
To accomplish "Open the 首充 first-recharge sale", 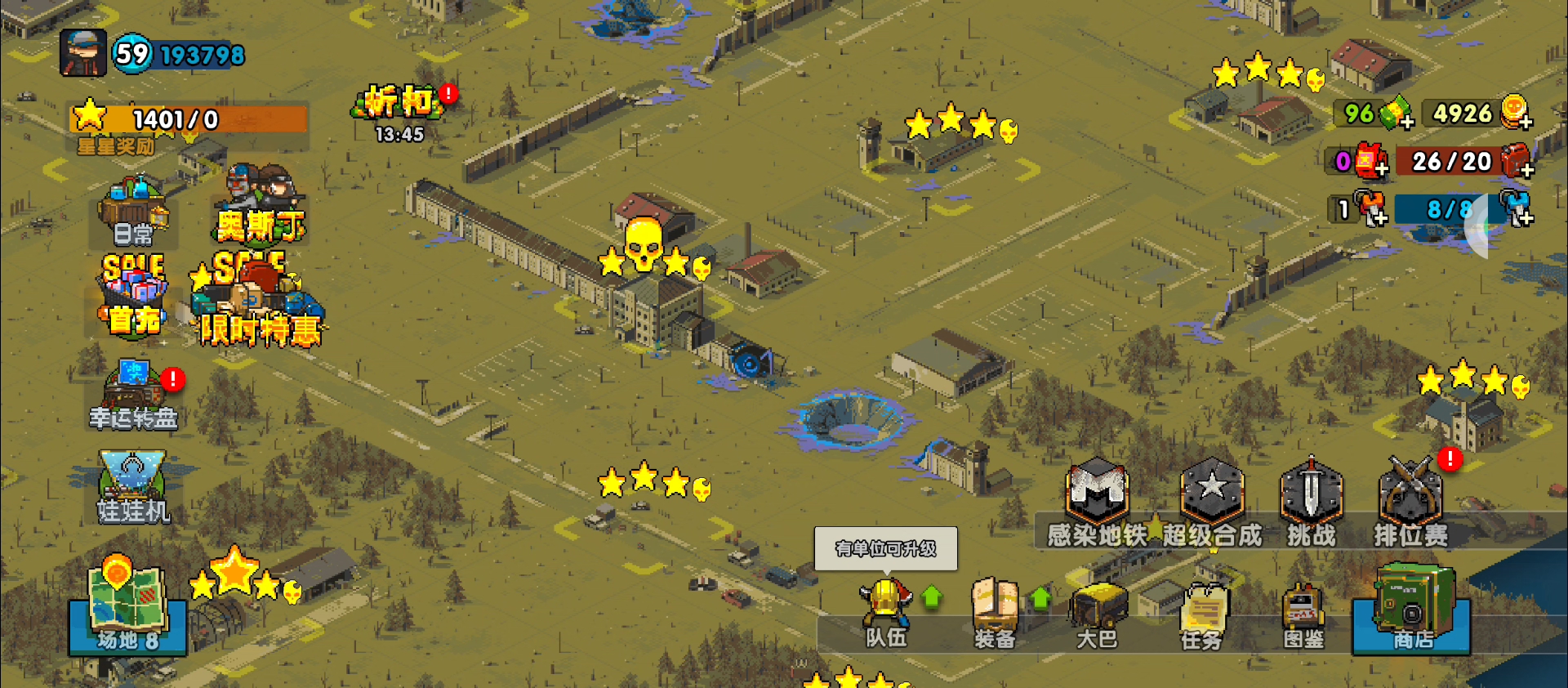I will click(x=134, y=296).
